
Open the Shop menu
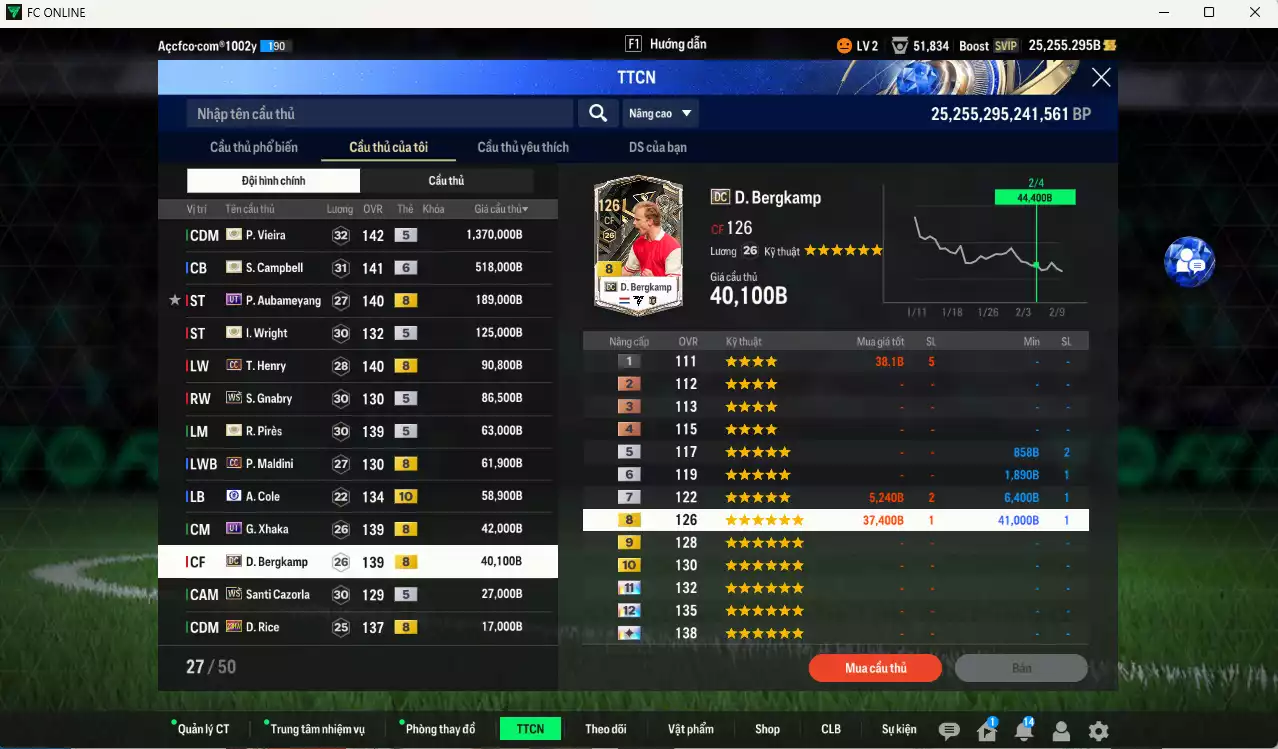pos(767,729)
